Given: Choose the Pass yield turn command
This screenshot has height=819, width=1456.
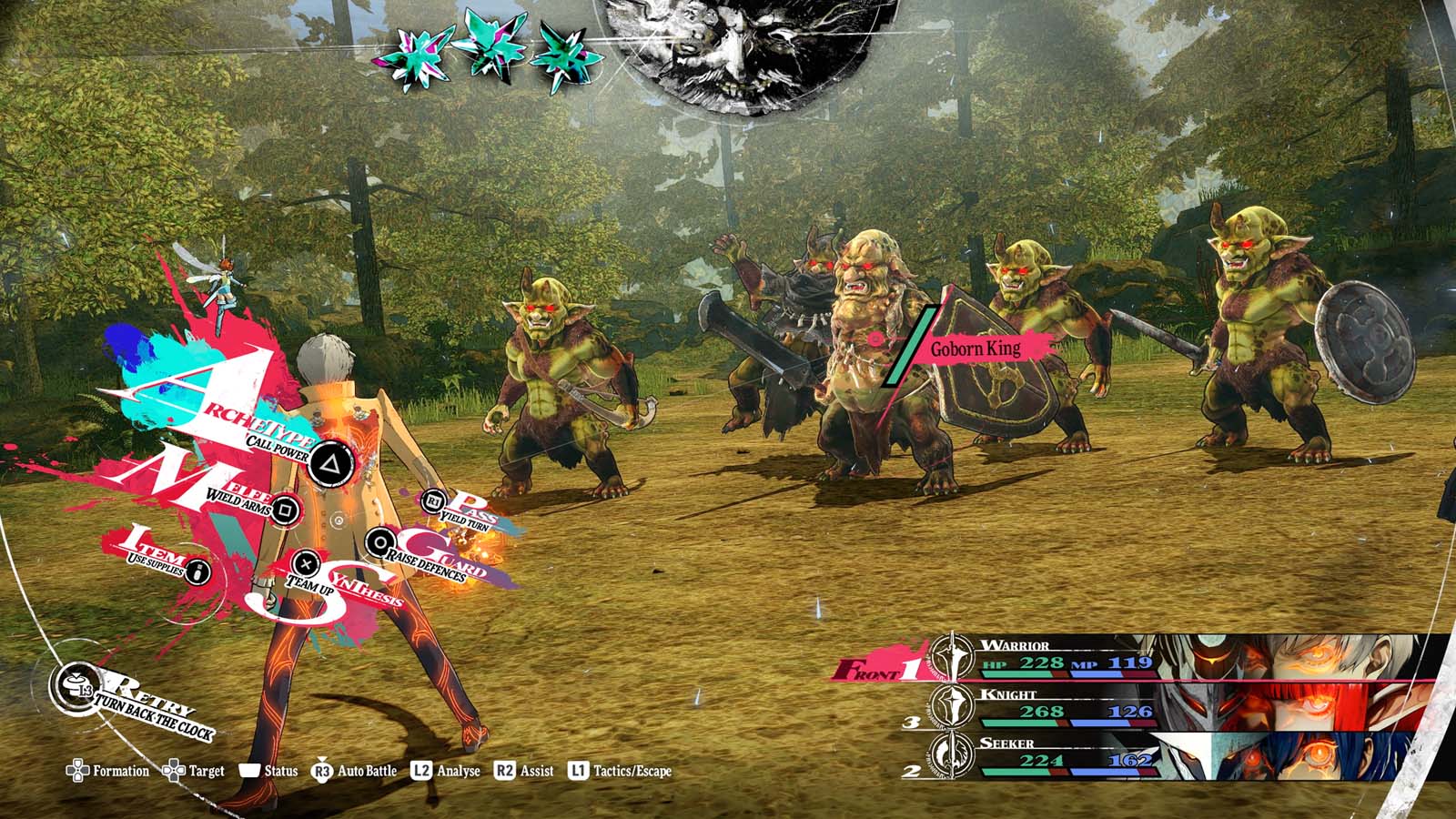Looking at the screenshot, I should click(x=435, y=500).
